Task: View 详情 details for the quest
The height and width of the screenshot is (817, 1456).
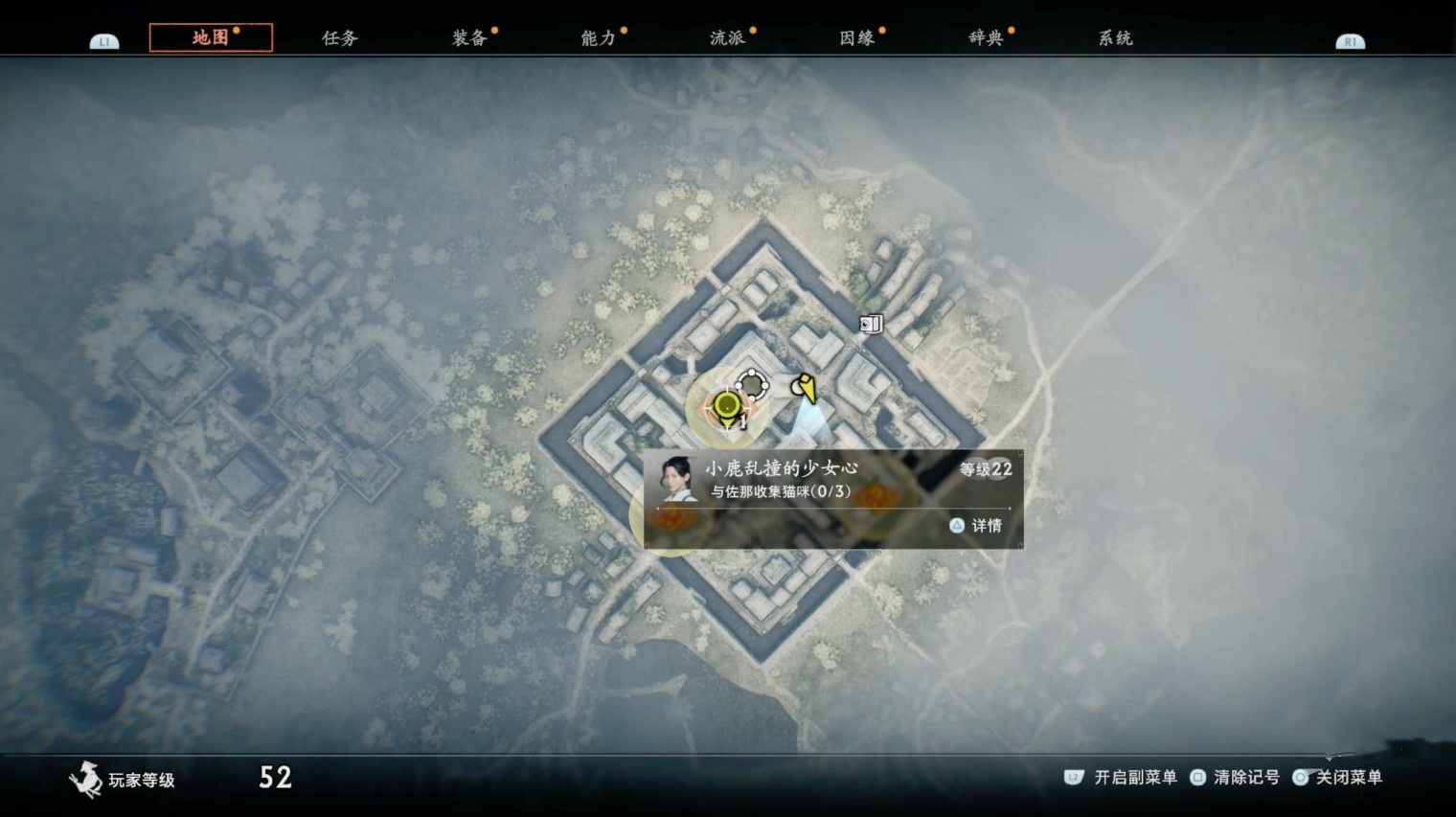Action: coord(976,525)
